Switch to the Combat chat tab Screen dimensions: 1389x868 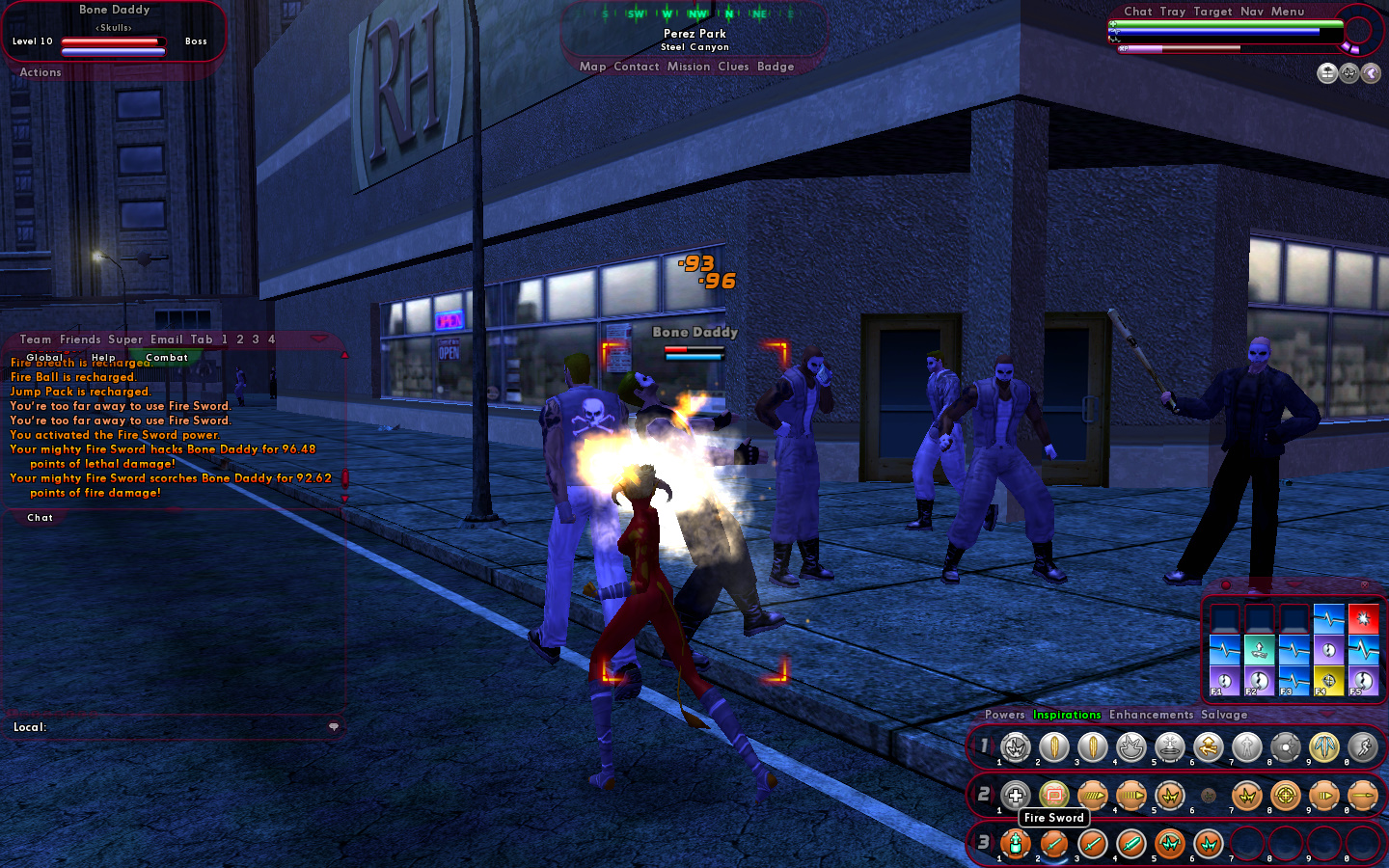[x=167, y=358]
